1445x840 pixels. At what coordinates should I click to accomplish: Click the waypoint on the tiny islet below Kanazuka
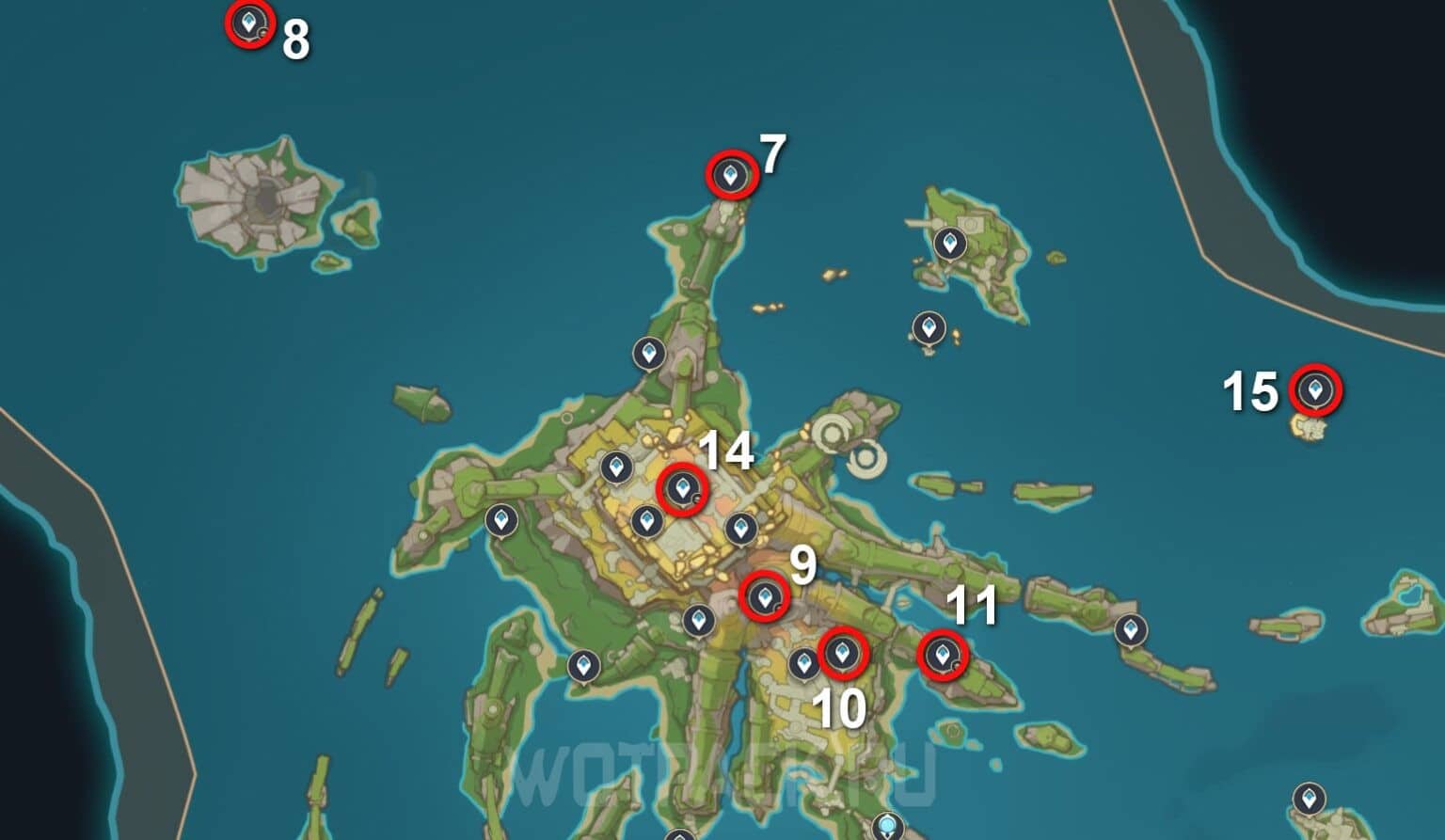pyautogui.click(x=928, y=328)
